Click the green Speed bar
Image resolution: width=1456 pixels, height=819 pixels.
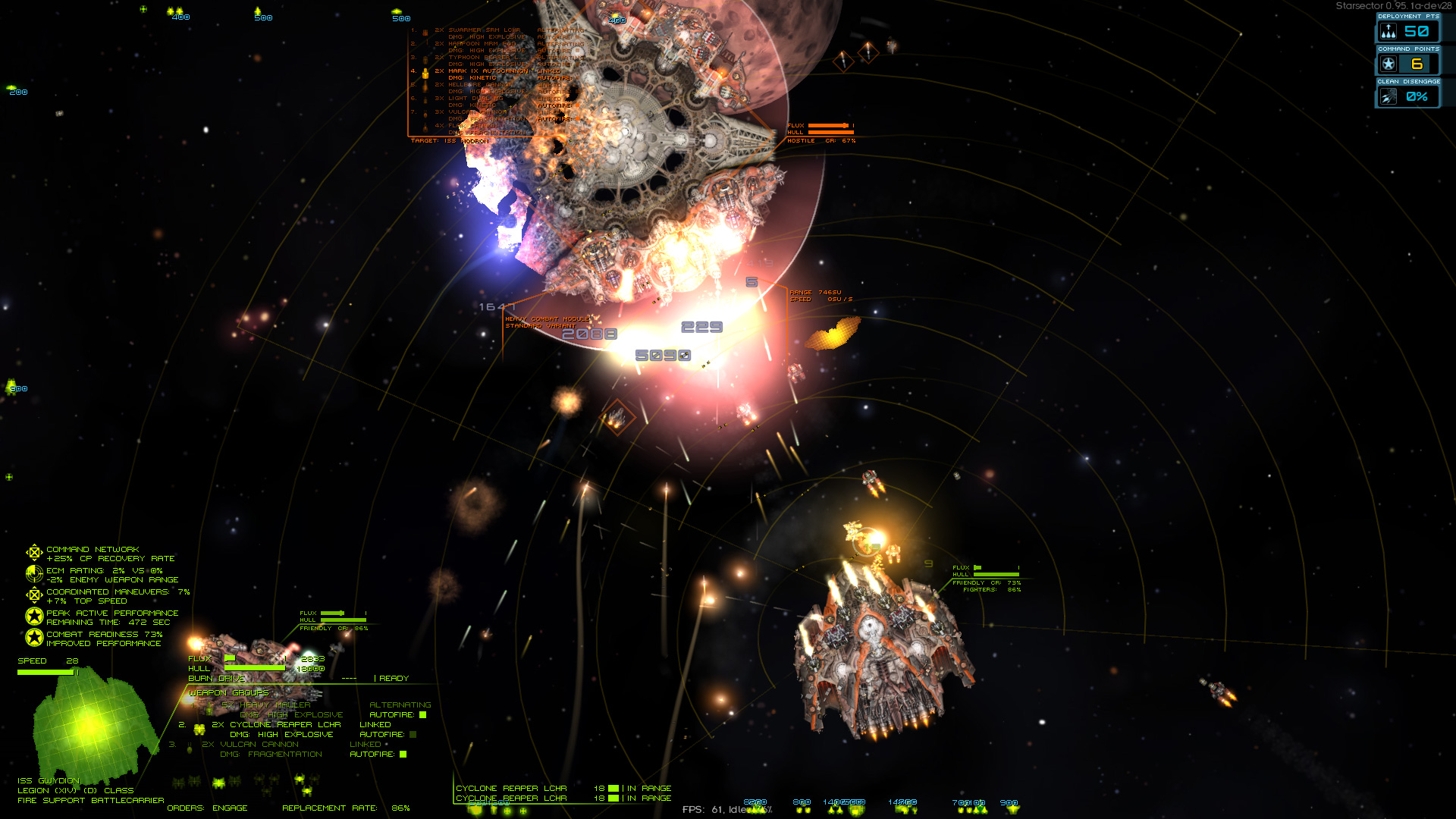[x=45, y=671]
